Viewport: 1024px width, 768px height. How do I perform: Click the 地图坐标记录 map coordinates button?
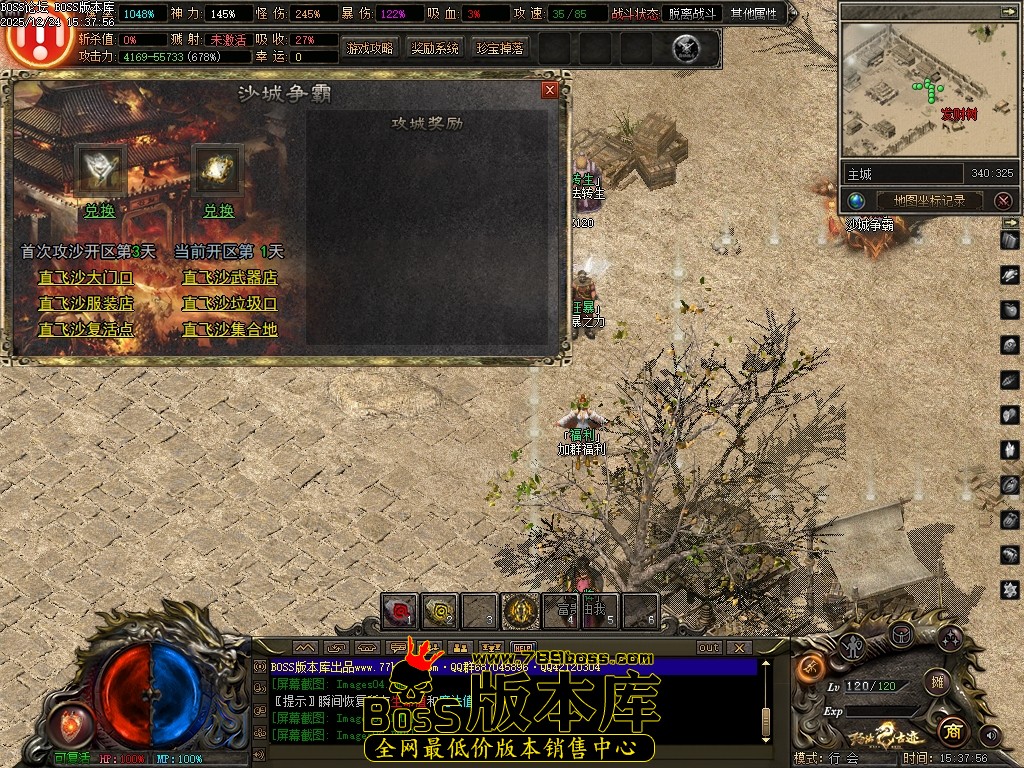tap(929, 200)
